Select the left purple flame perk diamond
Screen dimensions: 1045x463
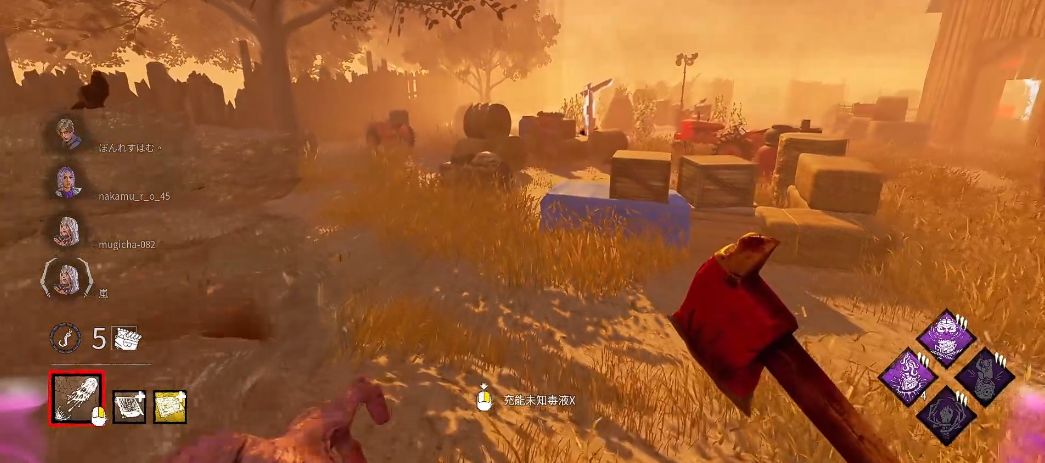tap(909, 377)
